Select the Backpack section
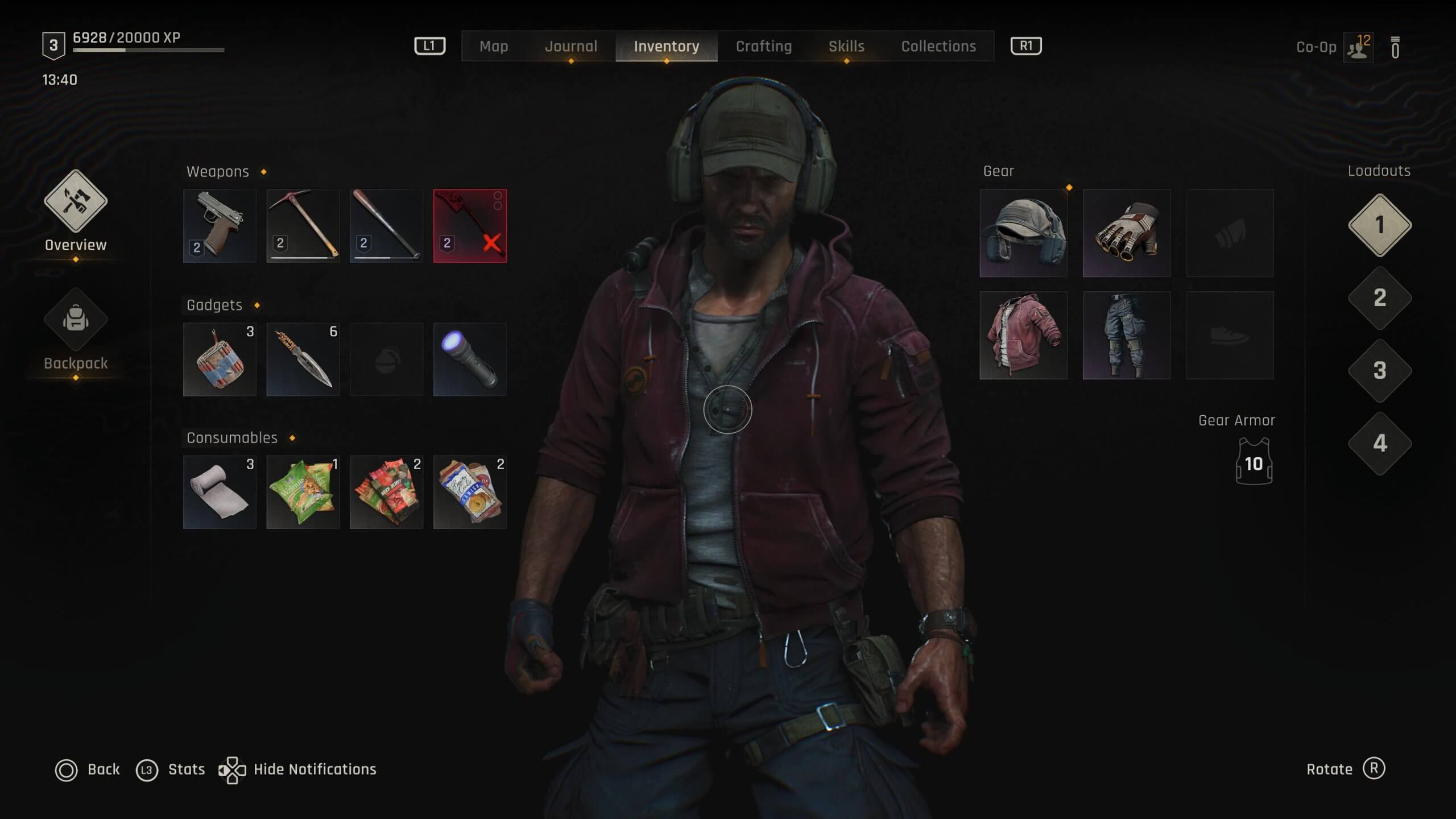The height and width of the screenshot is (819, 1456). (x=76, y=330)
